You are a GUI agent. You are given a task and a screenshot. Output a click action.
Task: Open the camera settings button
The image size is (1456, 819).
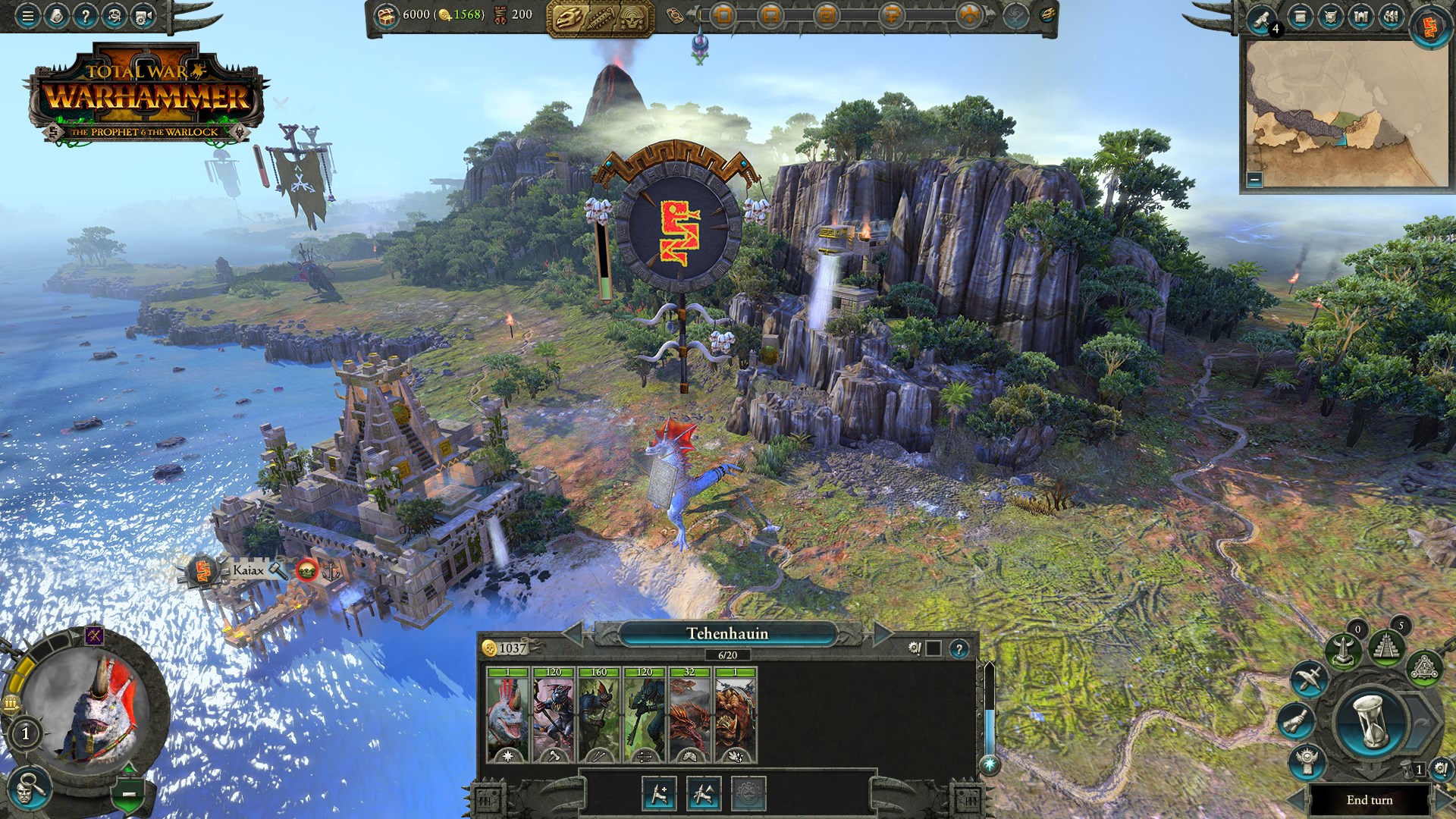click(143, 16)
